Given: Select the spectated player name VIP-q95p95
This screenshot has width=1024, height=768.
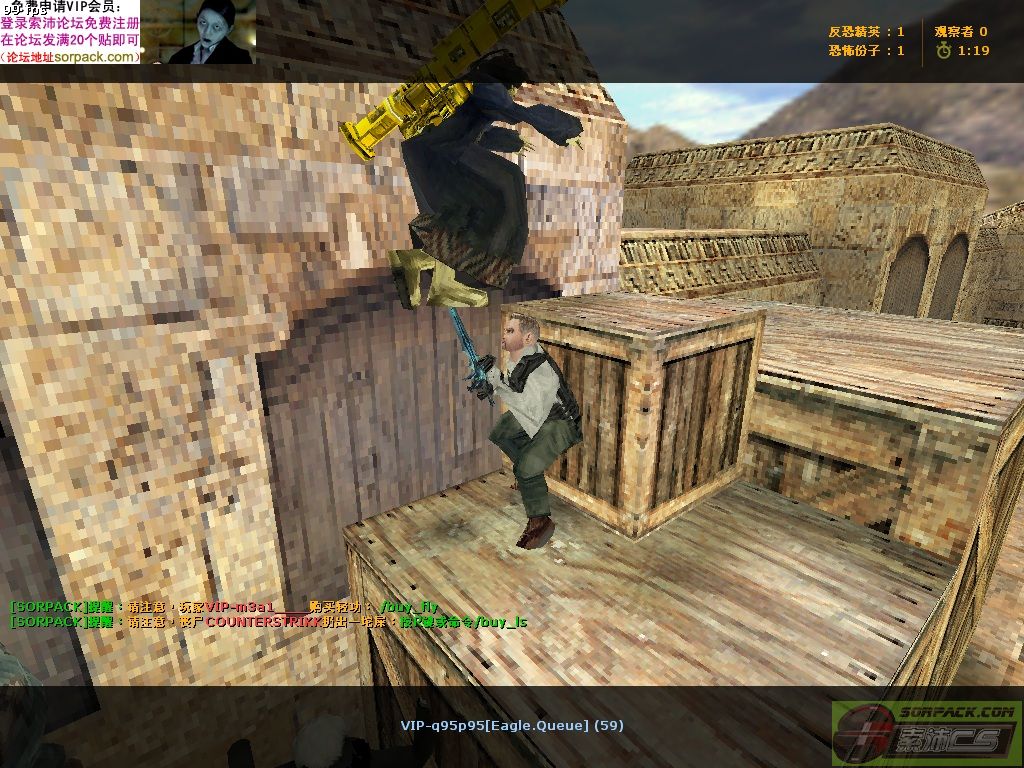Looking at the screenshot, I should tap(511, 725).
